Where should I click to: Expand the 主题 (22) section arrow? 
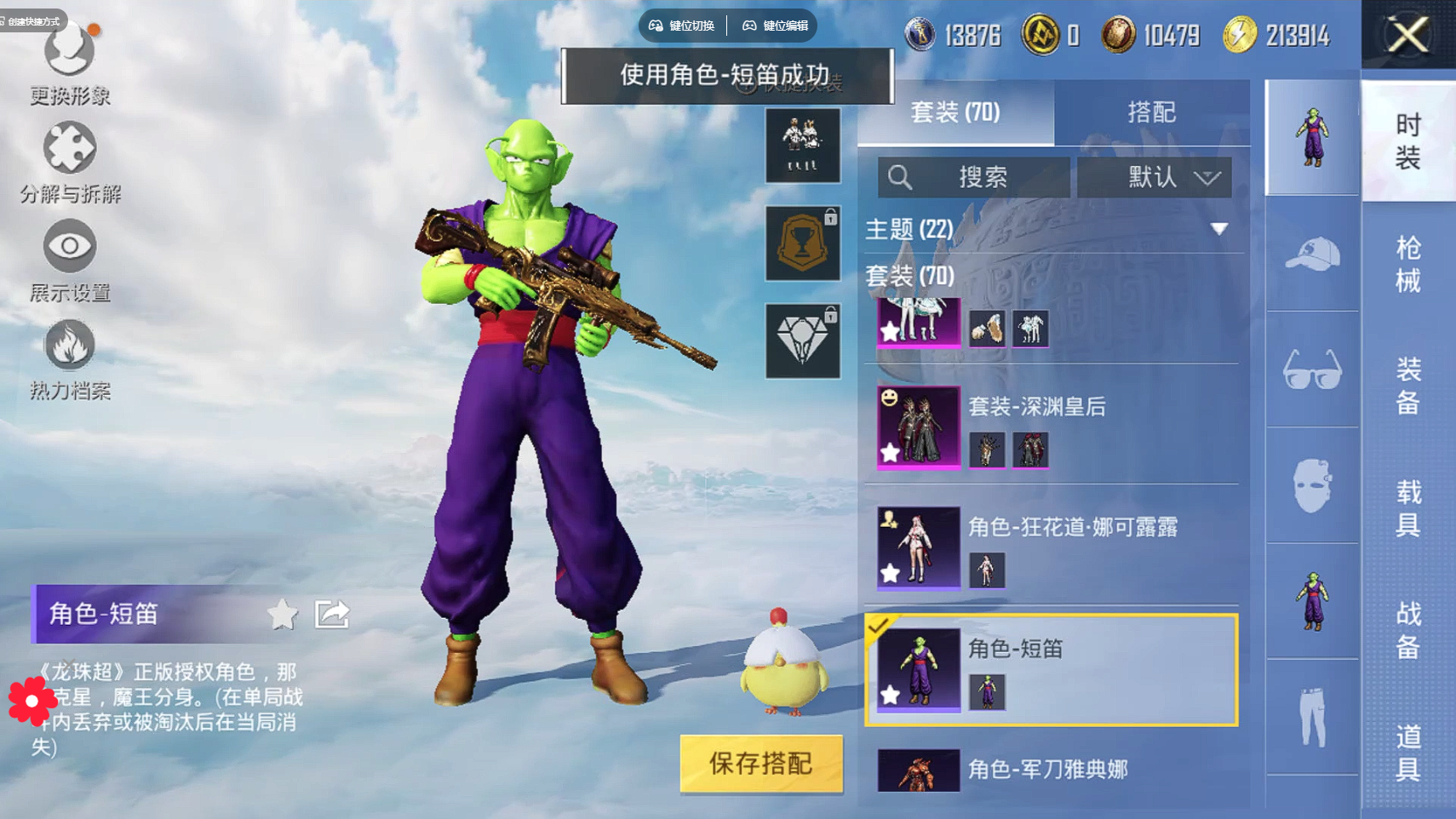[x=1219, y=229]
